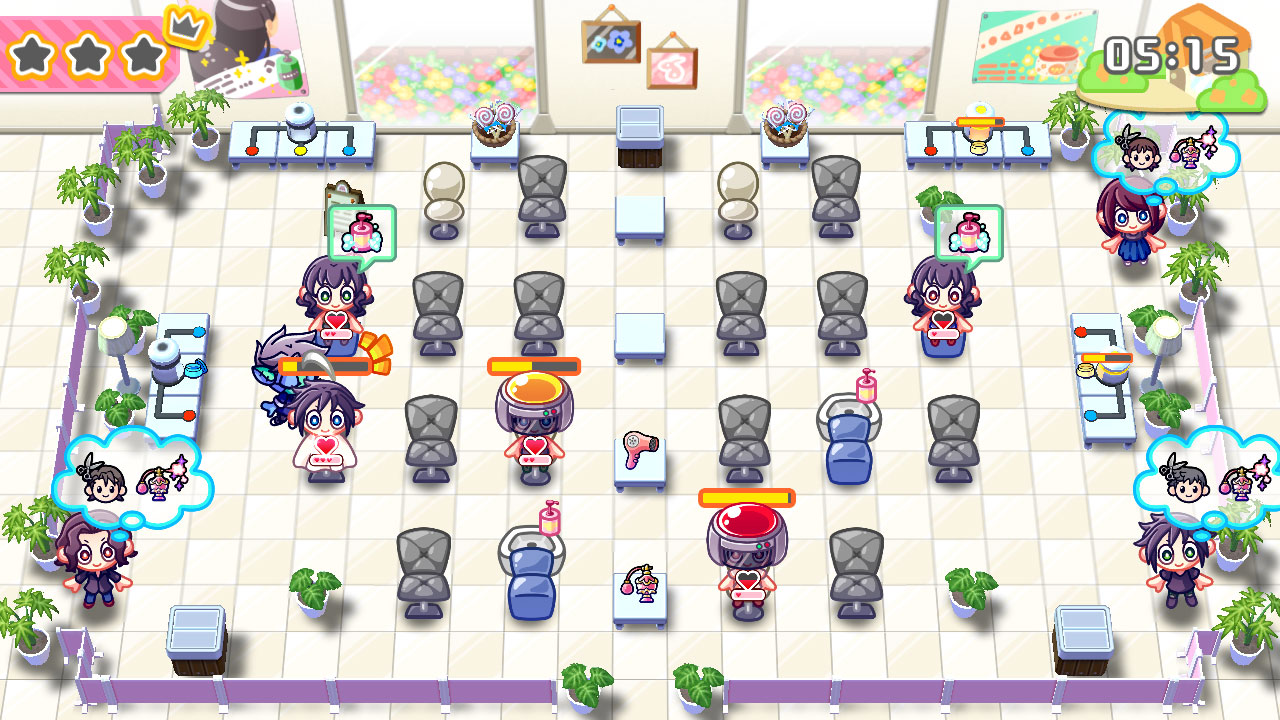Click the heart badge on the waiting customer

(x=335, y=320)
